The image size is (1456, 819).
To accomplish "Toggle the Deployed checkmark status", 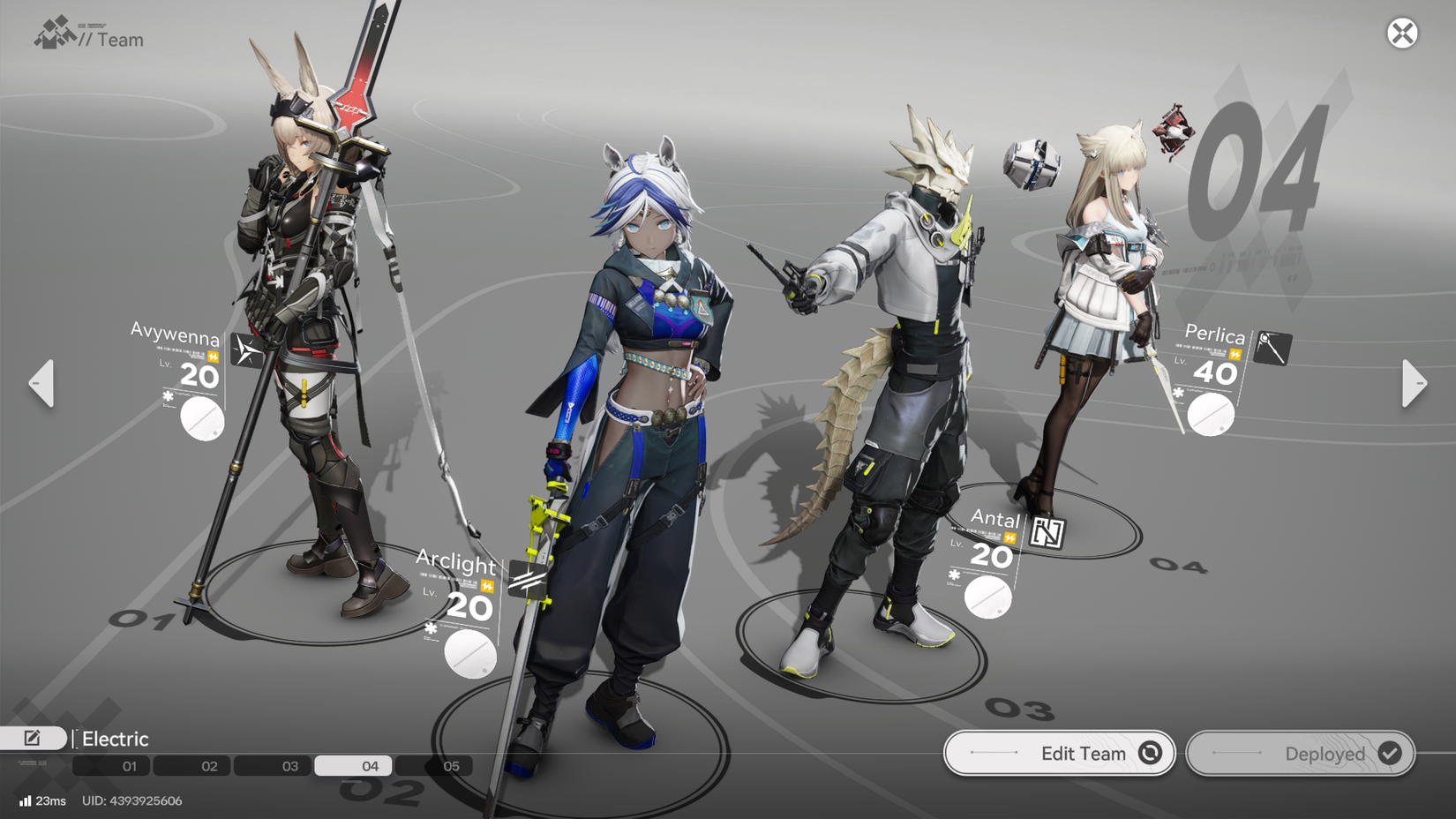I will click(1390, 754).
